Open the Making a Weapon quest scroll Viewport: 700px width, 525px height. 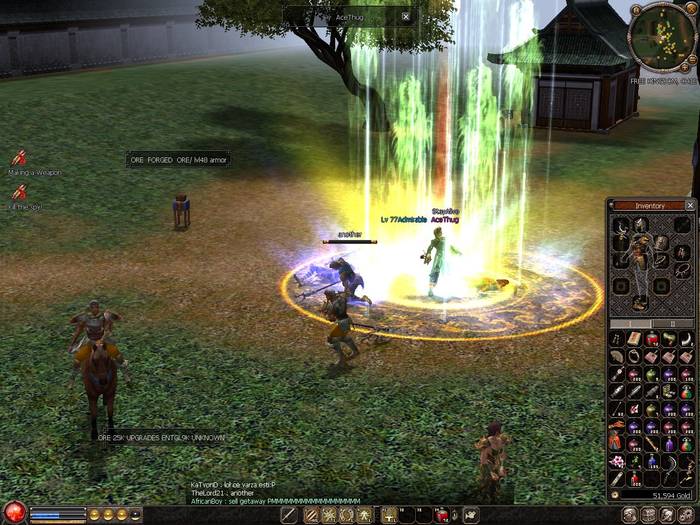(x=19, y=158)
